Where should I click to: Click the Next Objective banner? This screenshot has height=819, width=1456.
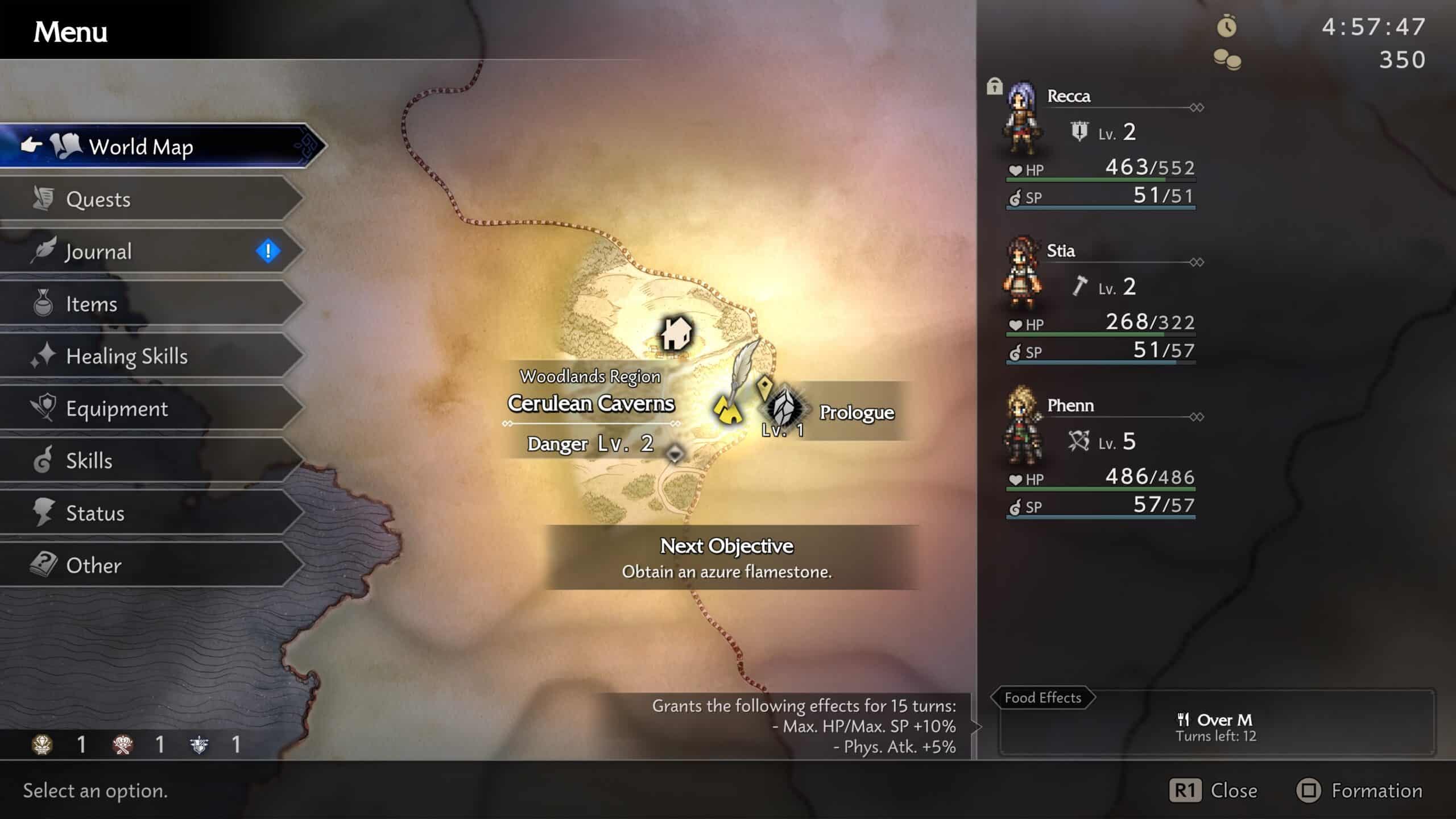727,557
